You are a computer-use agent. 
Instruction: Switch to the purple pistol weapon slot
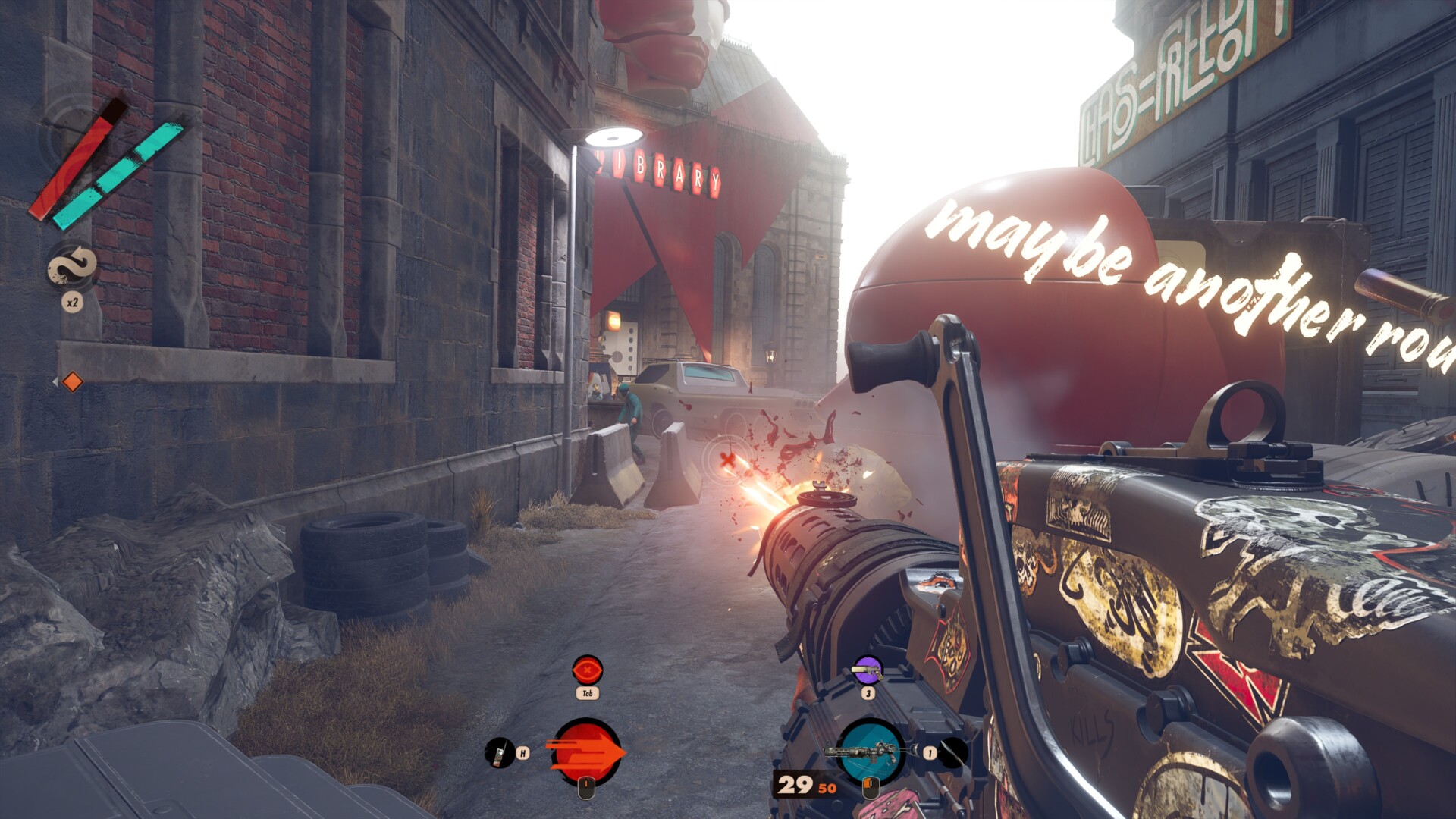(x=868, y=670)
